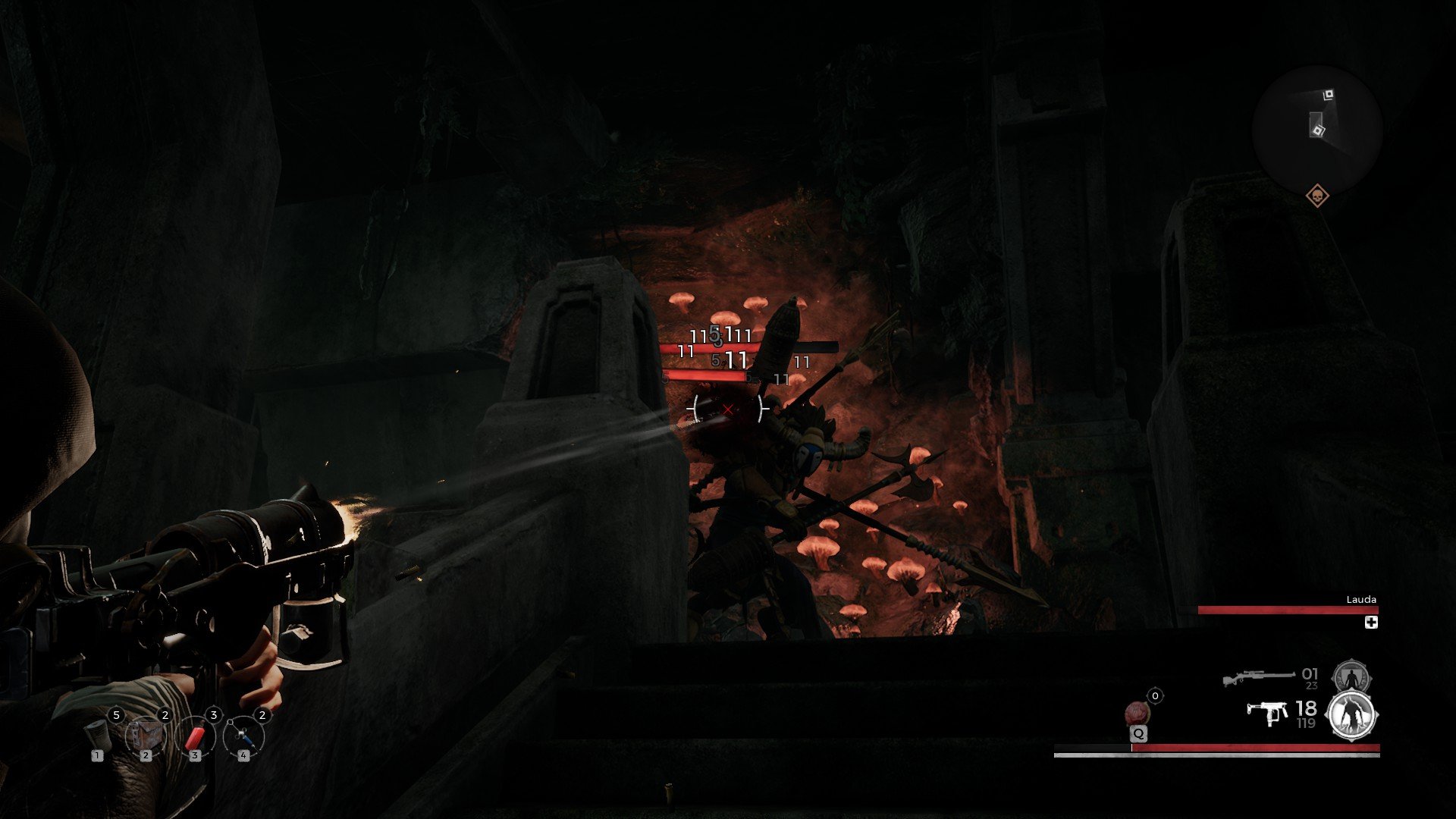
Task: Click Lauda's red health bar
Action: [1287, 609]
